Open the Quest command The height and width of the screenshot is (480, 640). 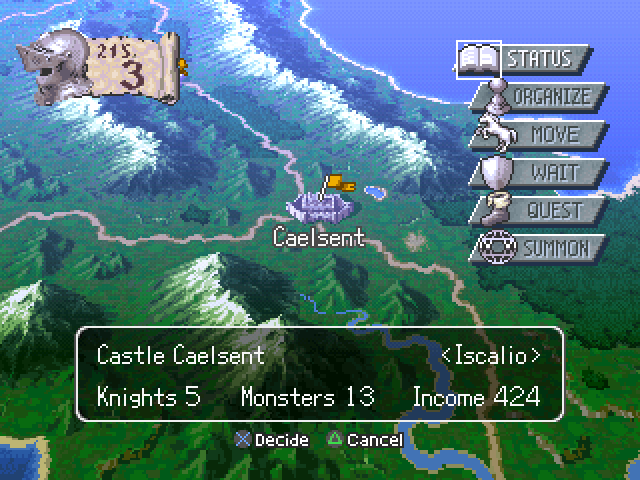point(546,211)
